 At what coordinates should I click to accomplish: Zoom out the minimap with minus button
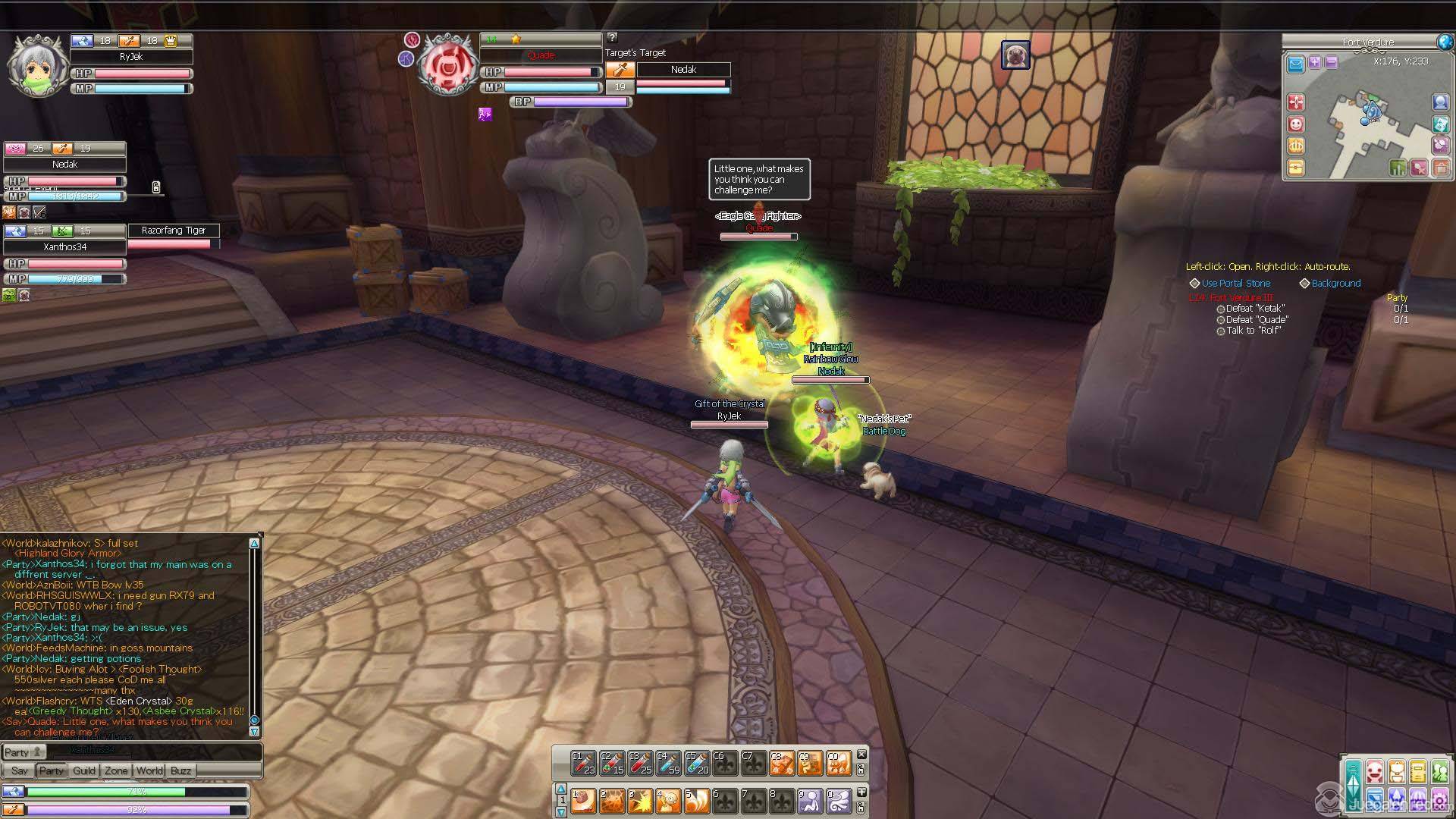(1331, 63)
